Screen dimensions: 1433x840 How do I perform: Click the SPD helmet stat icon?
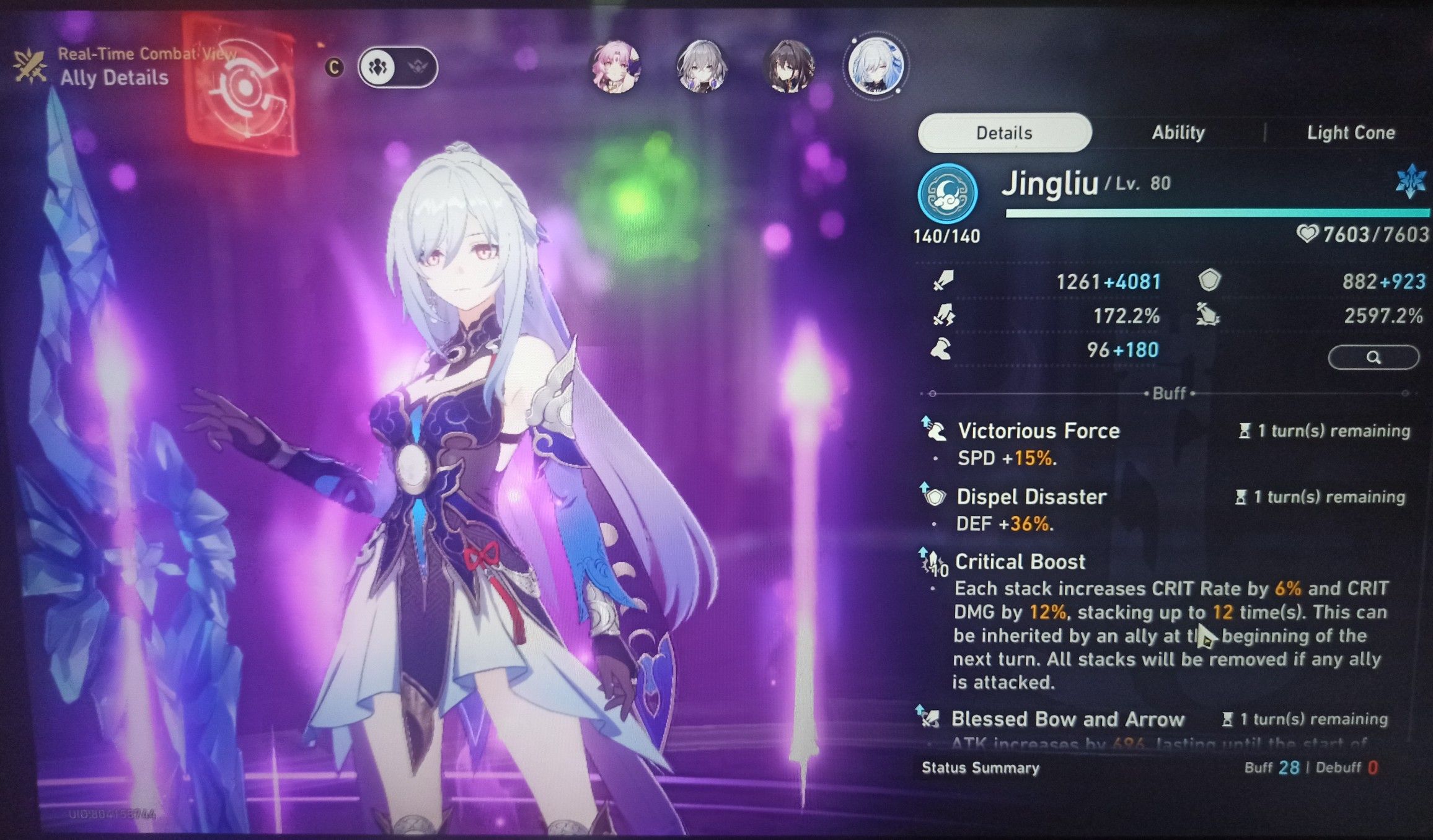tap(942, 350)
